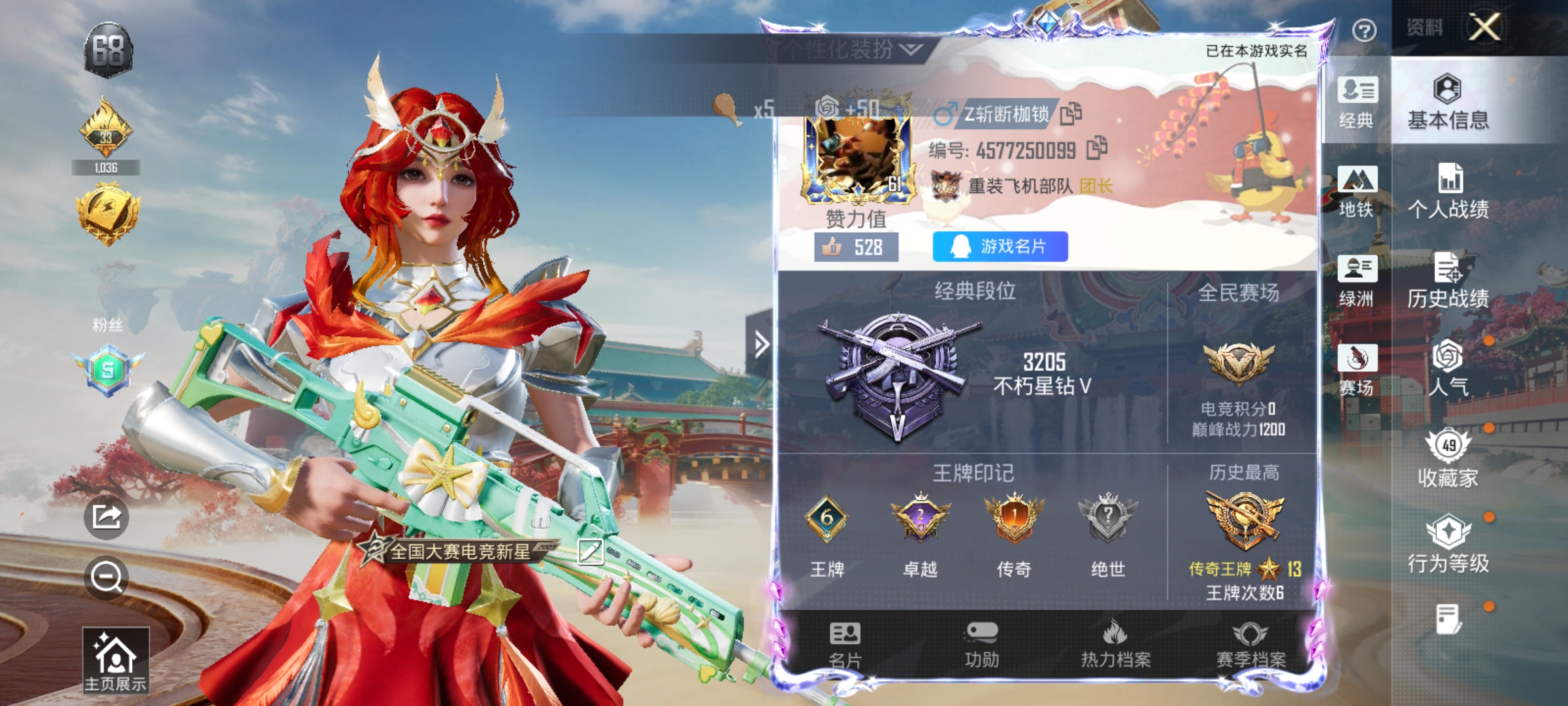Click the share arrow icon on the left
This screenshot has height=706, width=1568.
(x=107, y=516)
